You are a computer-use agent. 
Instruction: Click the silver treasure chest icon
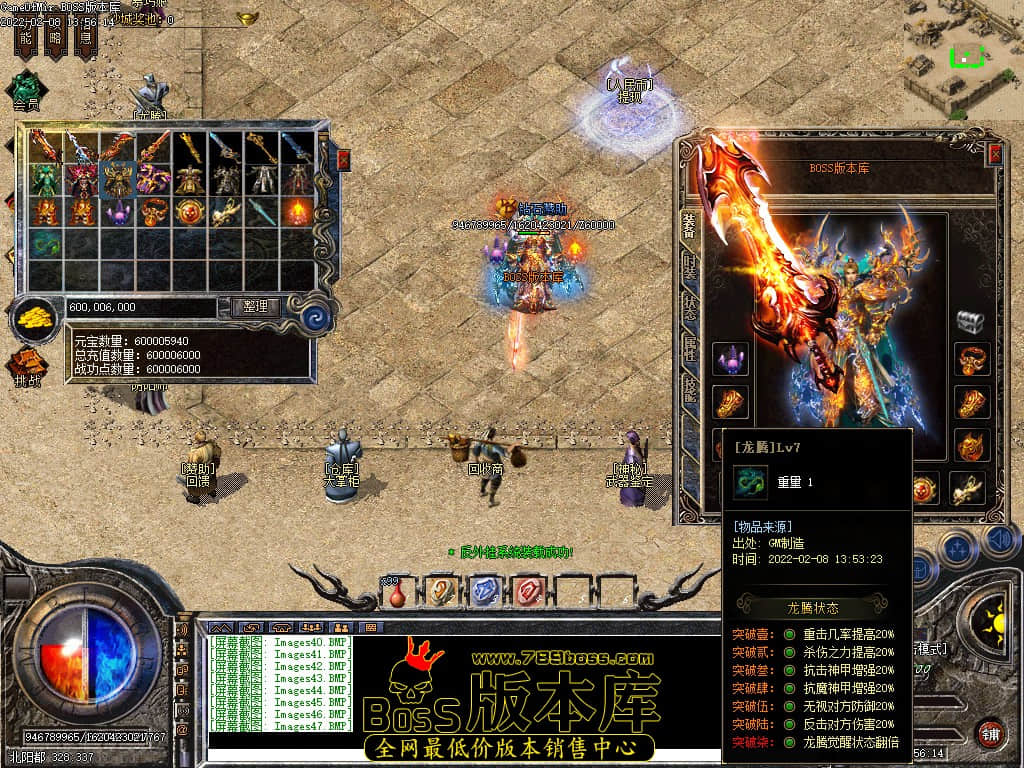coord(970,321)
